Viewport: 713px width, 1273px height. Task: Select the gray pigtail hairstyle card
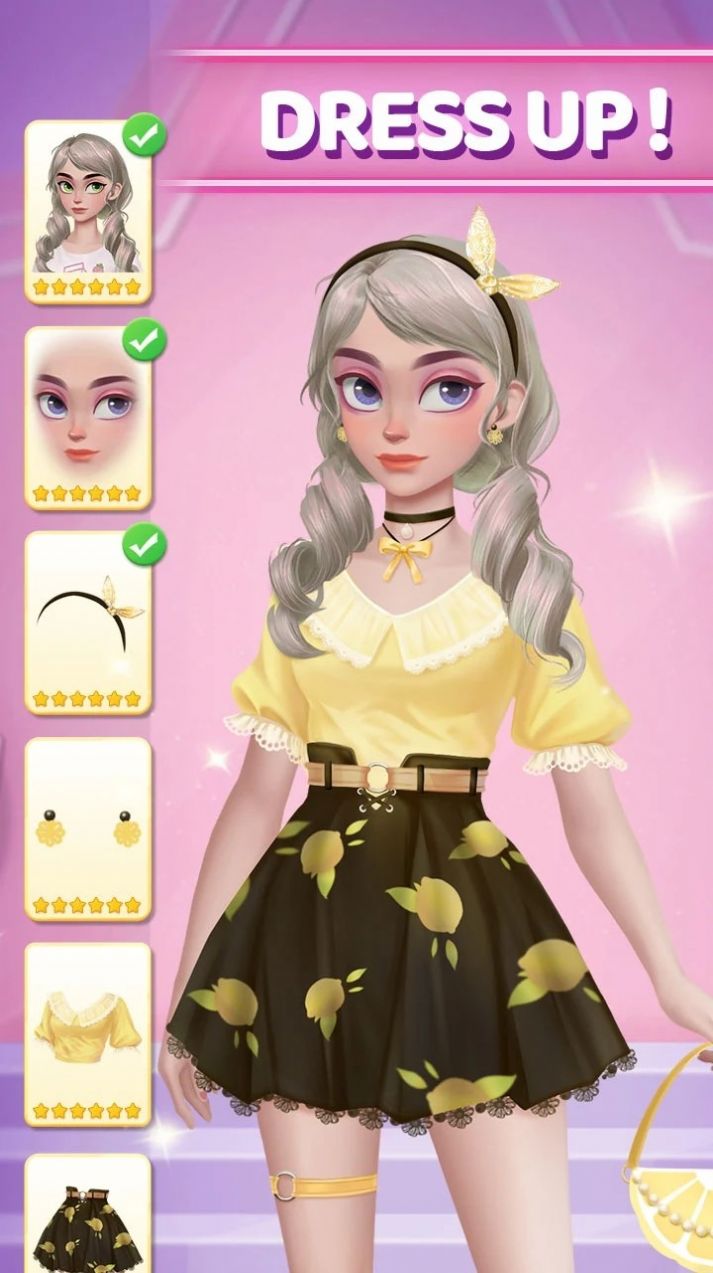(88, 211)
